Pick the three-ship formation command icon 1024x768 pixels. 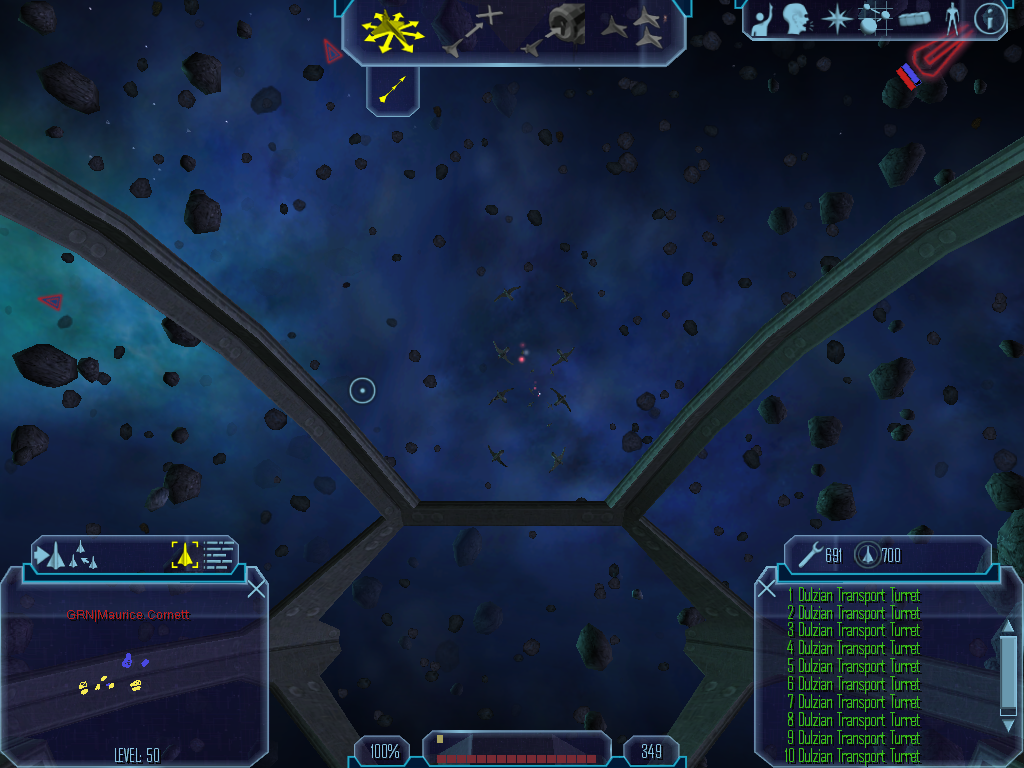tap(637, 29)
